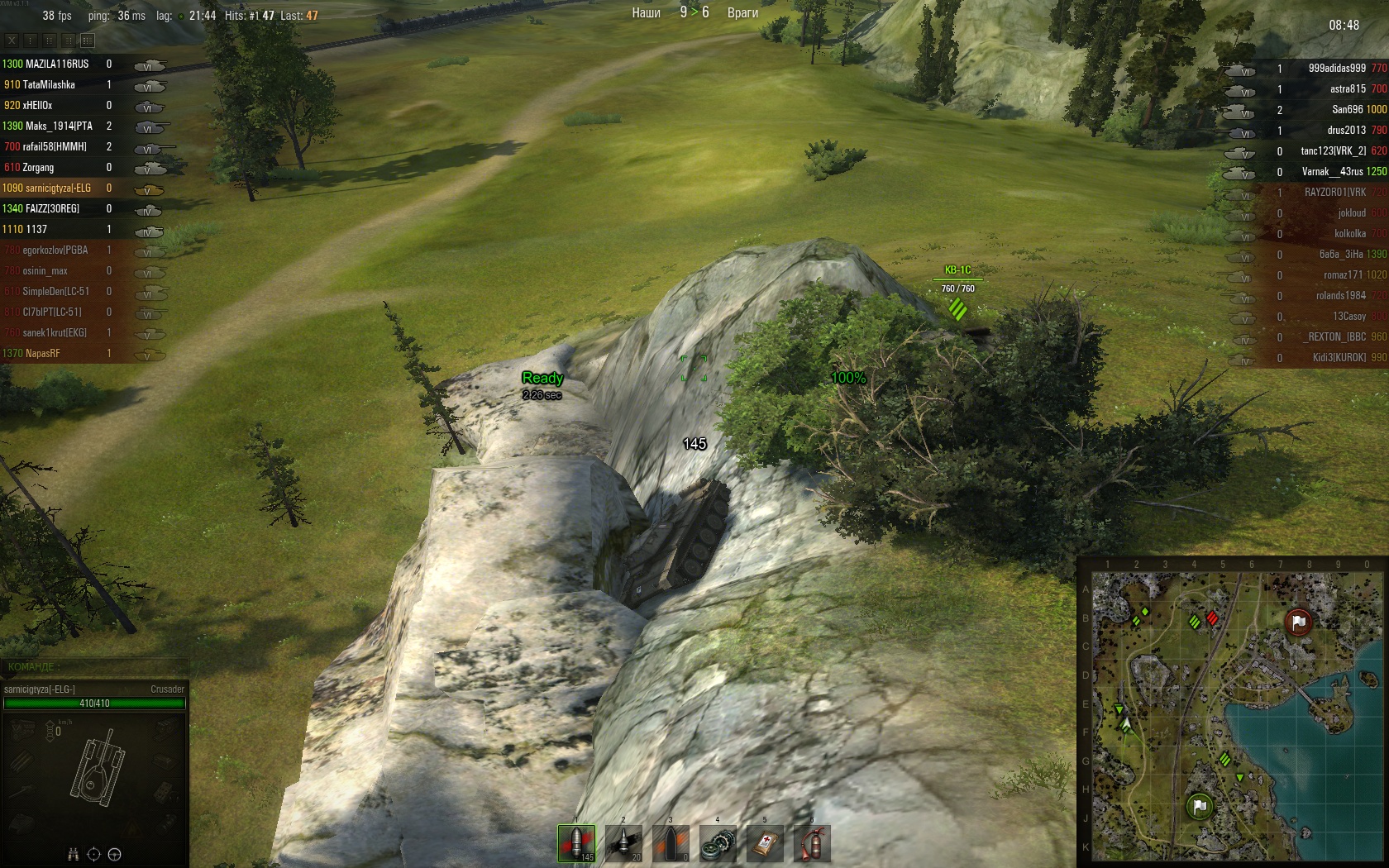Click the green allied base flag on minimap
The width and height of the screenshot is (1389, 868).
click(x=1200, y=805)
